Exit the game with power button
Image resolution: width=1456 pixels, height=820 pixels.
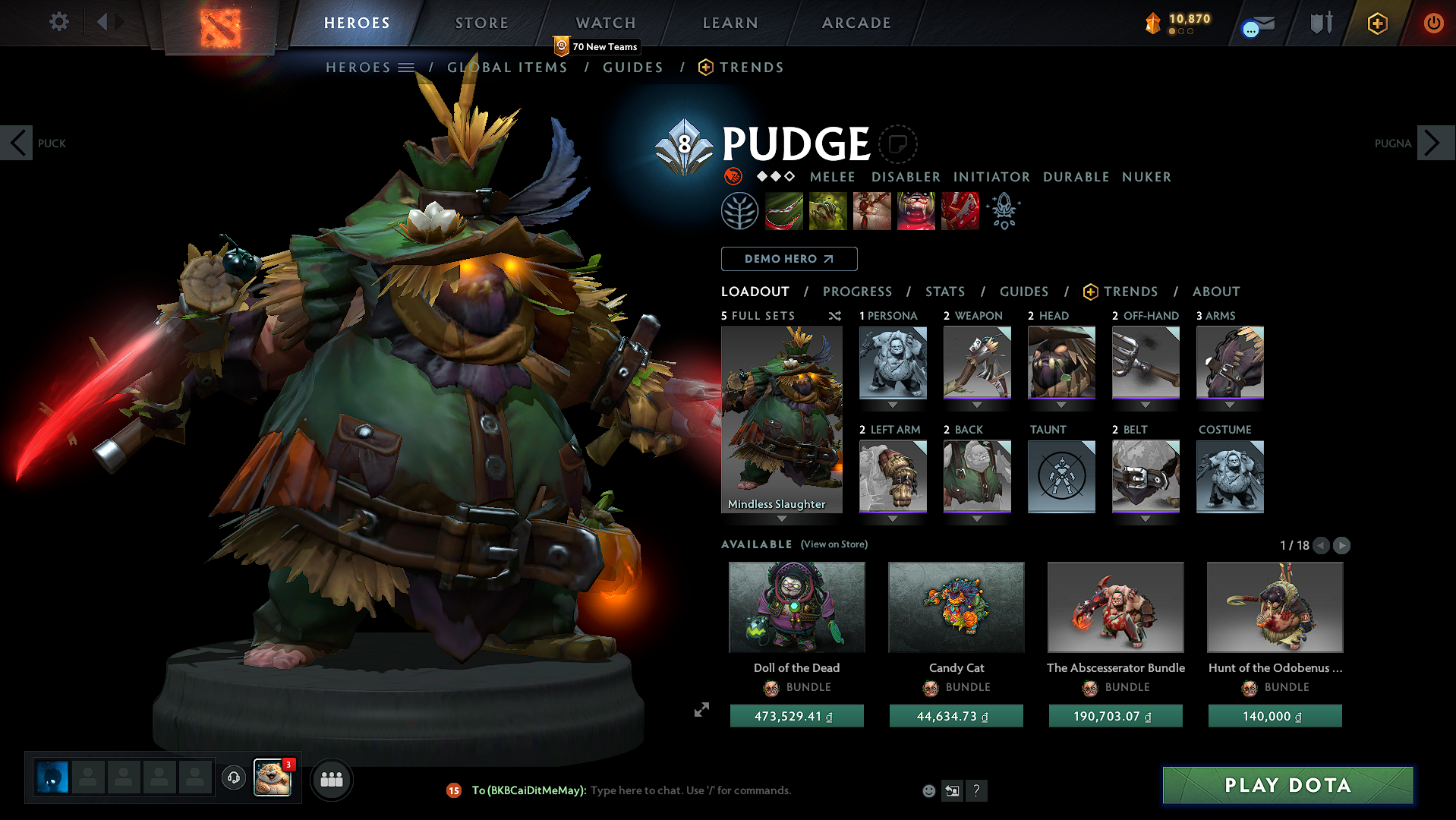1432,23
